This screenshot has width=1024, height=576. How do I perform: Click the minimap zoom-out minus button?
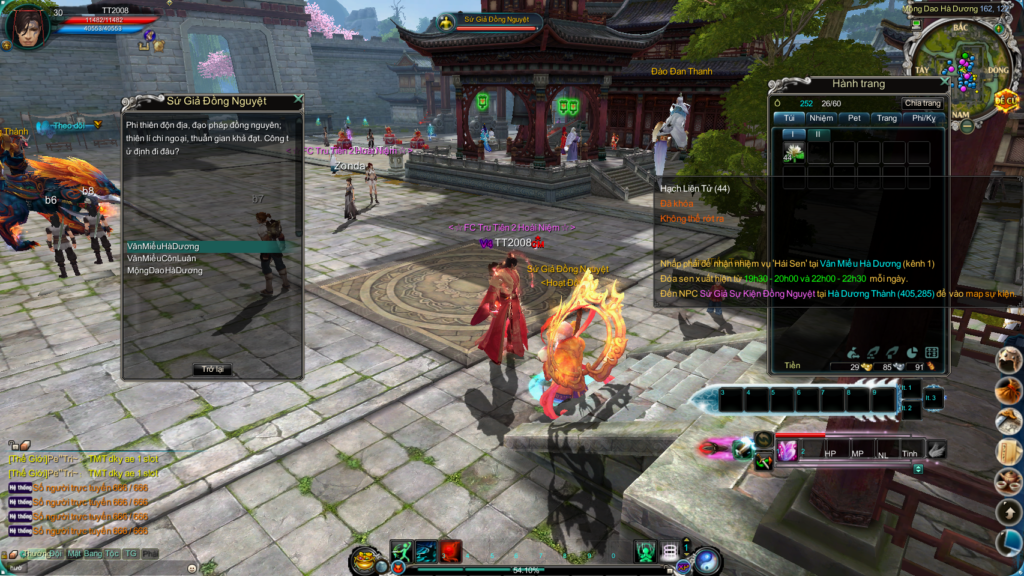click(x=967, y=126)
